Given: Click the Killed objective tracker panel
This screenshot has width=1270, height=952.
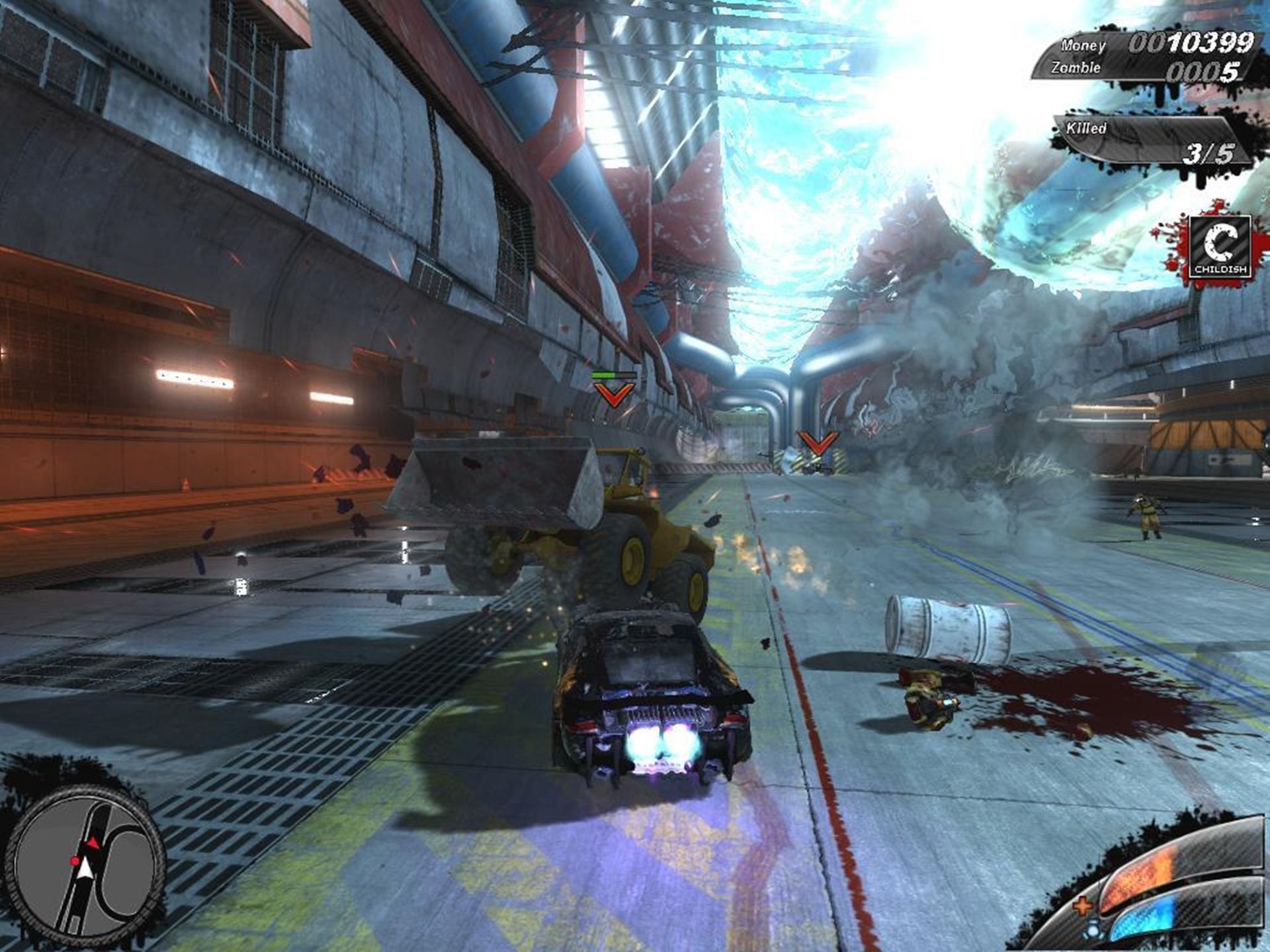Looking at the screenshot, I should [1150, 141].
